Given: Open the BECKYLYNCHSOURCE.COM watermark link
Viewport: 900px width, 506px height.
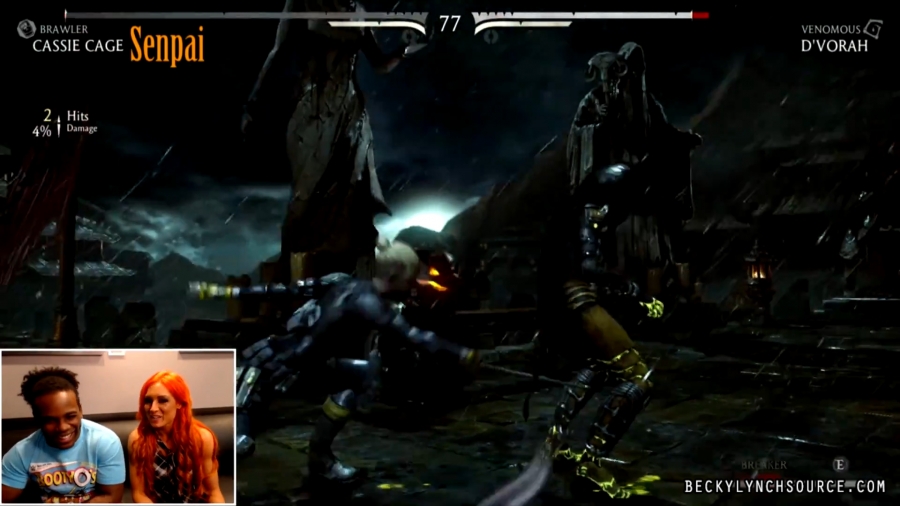Looking at the screenshot, I should coord(785,486).
